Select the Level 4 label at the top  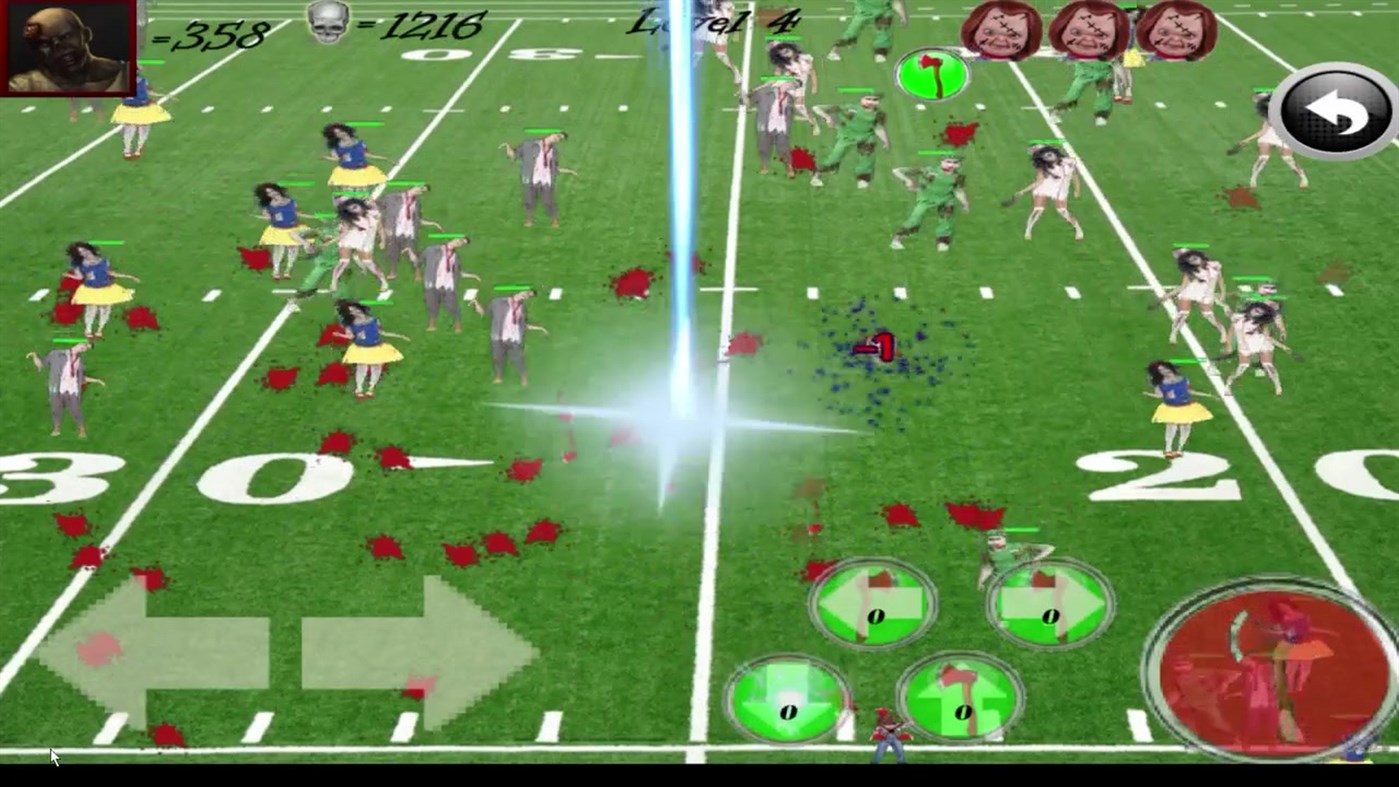point(712,22)
